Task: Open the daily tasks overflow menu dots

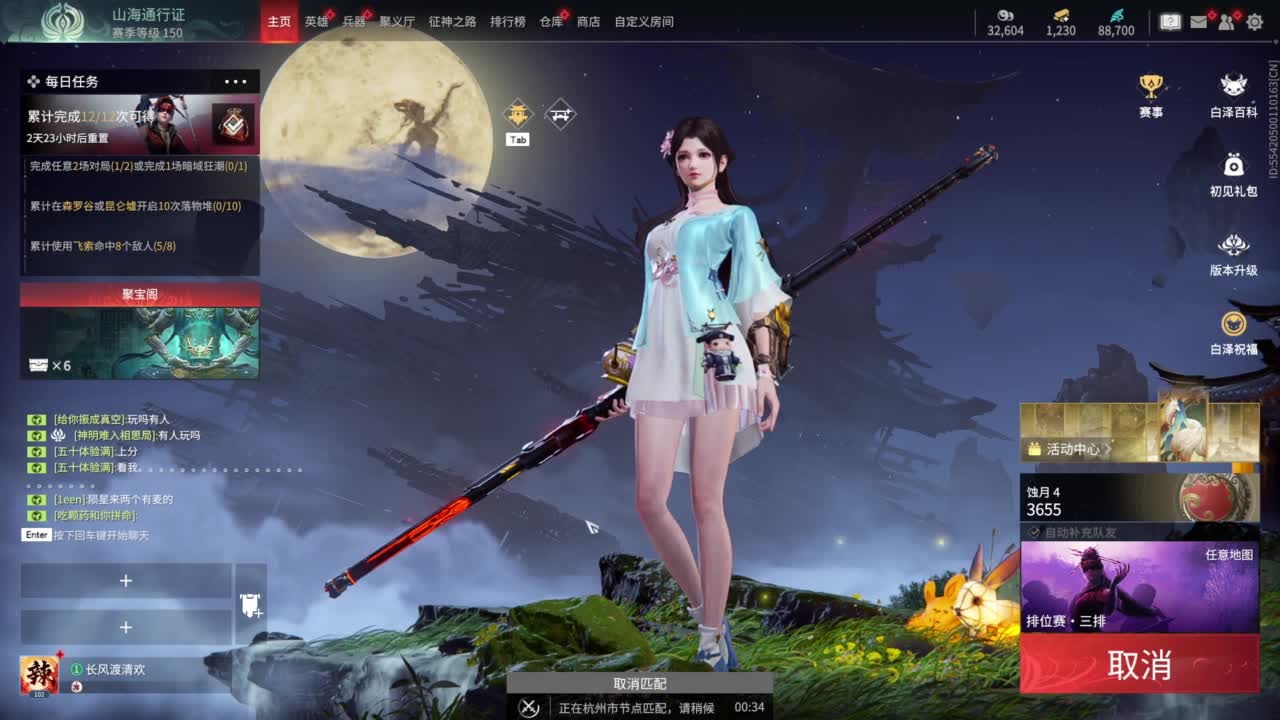Action: [236, 81]
